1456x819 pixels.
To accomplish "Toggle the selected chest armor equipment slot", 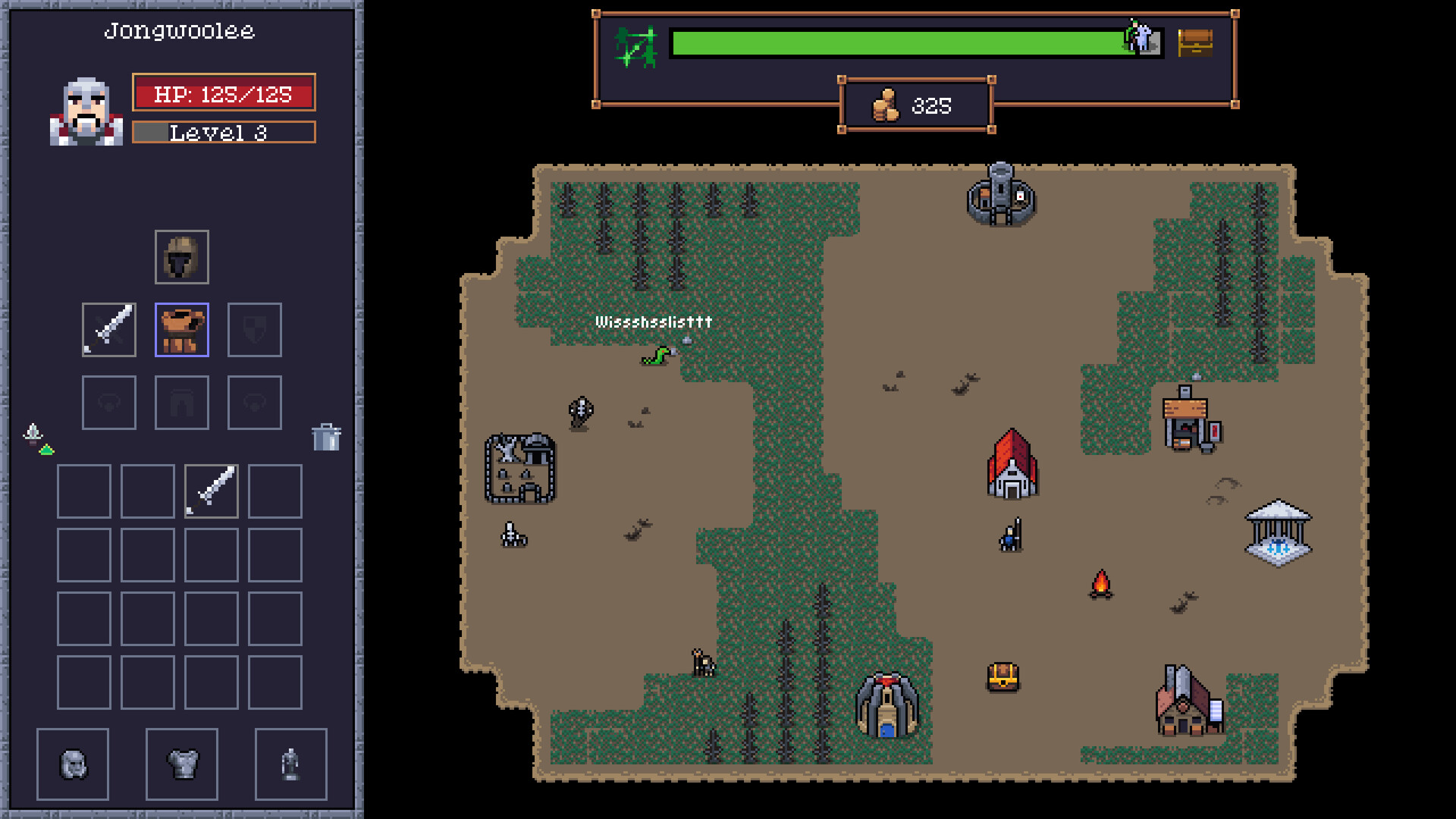I will [x=181, y=329].
